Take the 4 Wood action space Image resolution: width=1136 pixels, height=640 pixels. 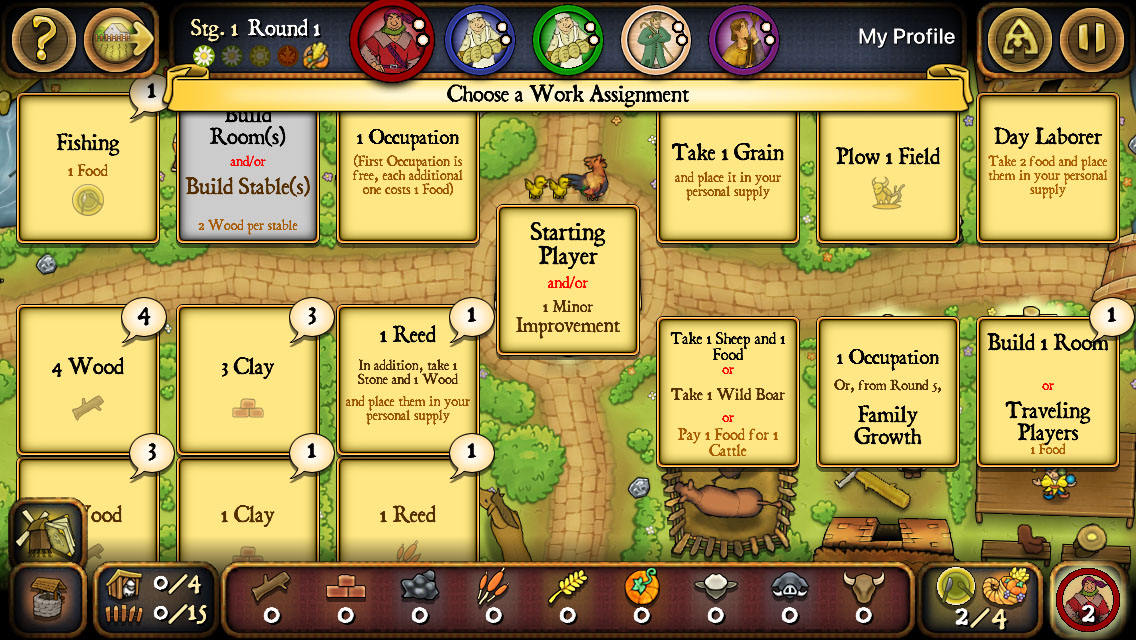pos(88,380)
